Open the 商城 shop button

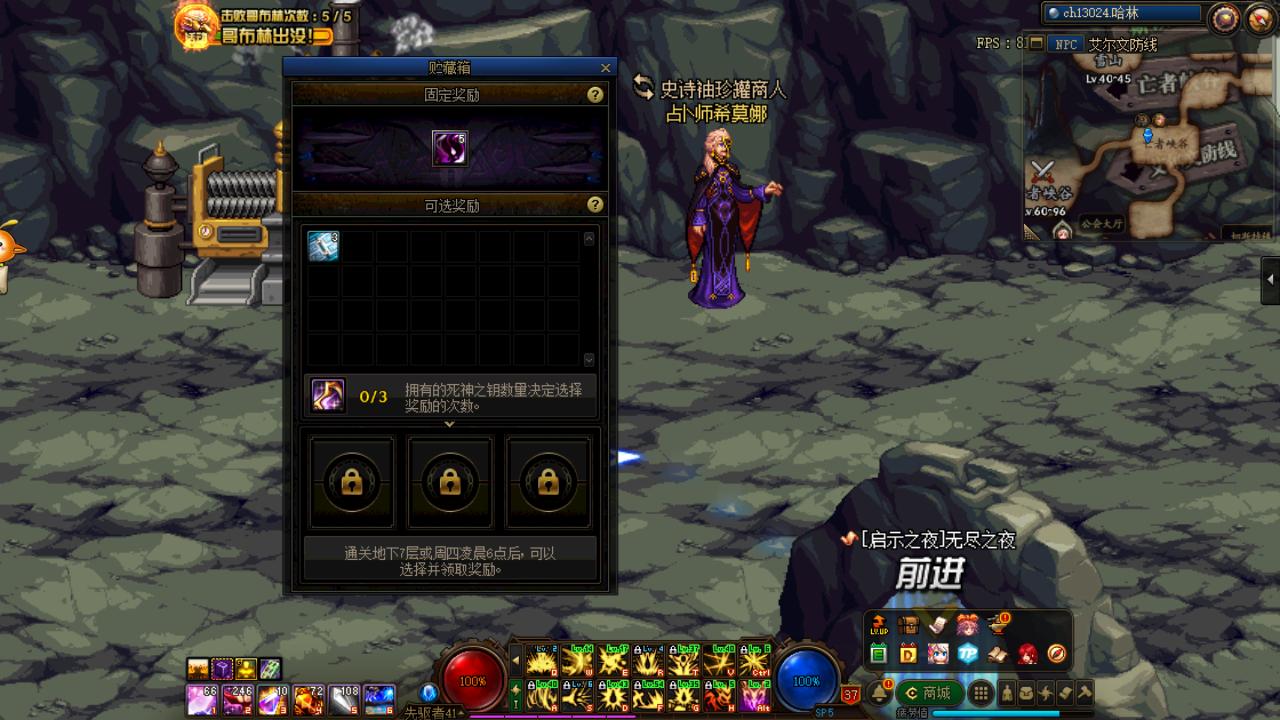(x=929, y=693)
